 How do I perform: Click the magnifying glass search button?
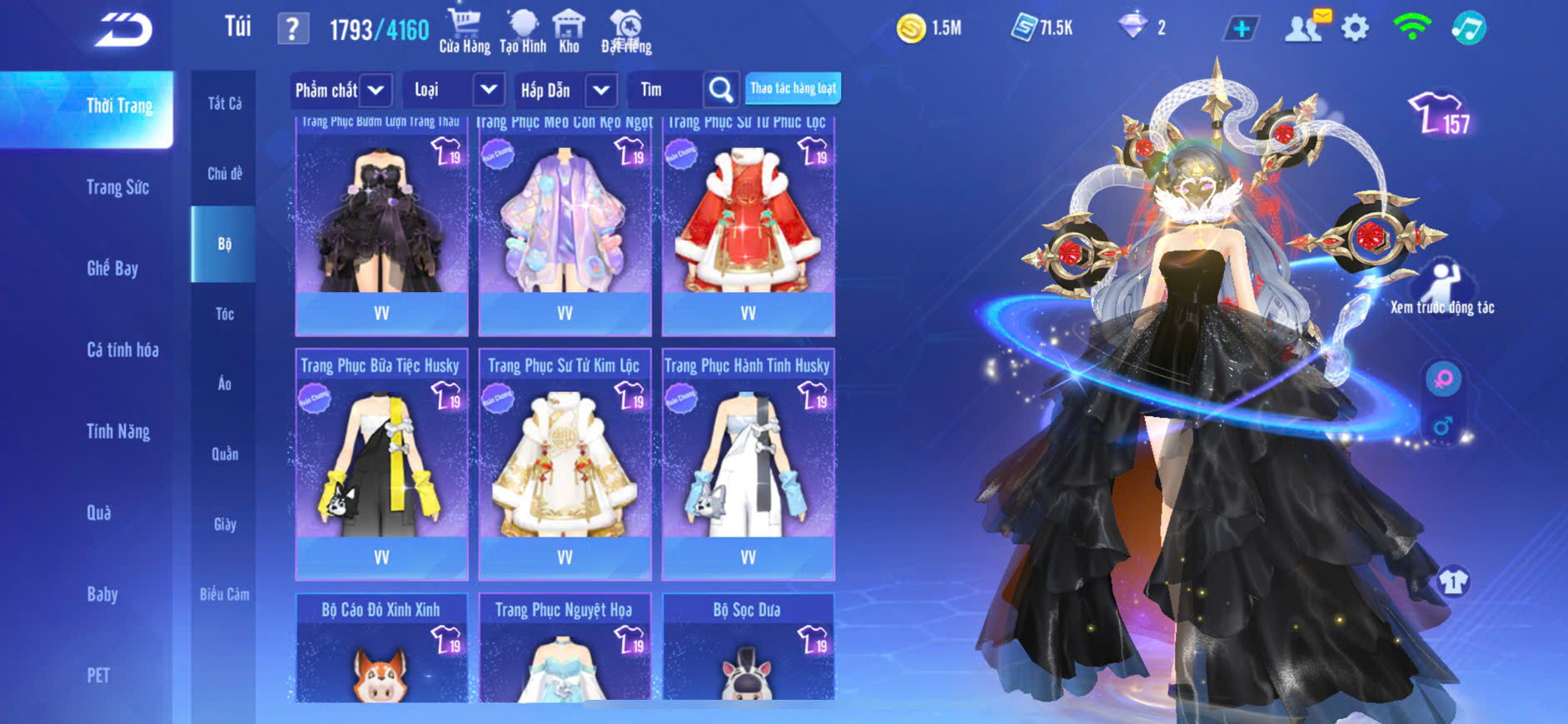pos(721,90)
